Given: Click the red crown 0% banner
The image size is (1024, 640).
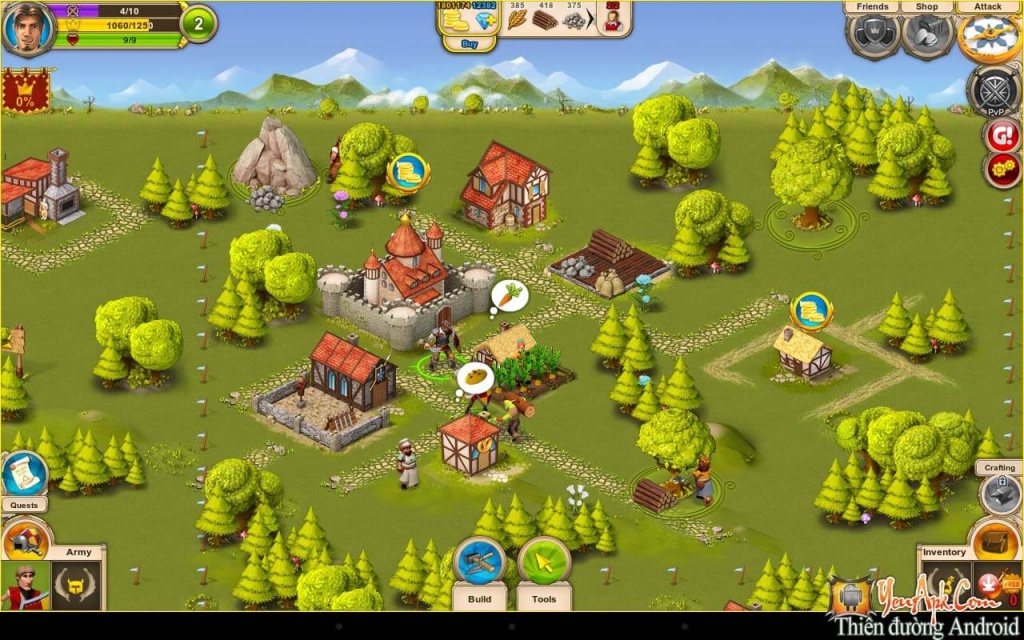Looking at the screenshot, I should tap(25, 91).
